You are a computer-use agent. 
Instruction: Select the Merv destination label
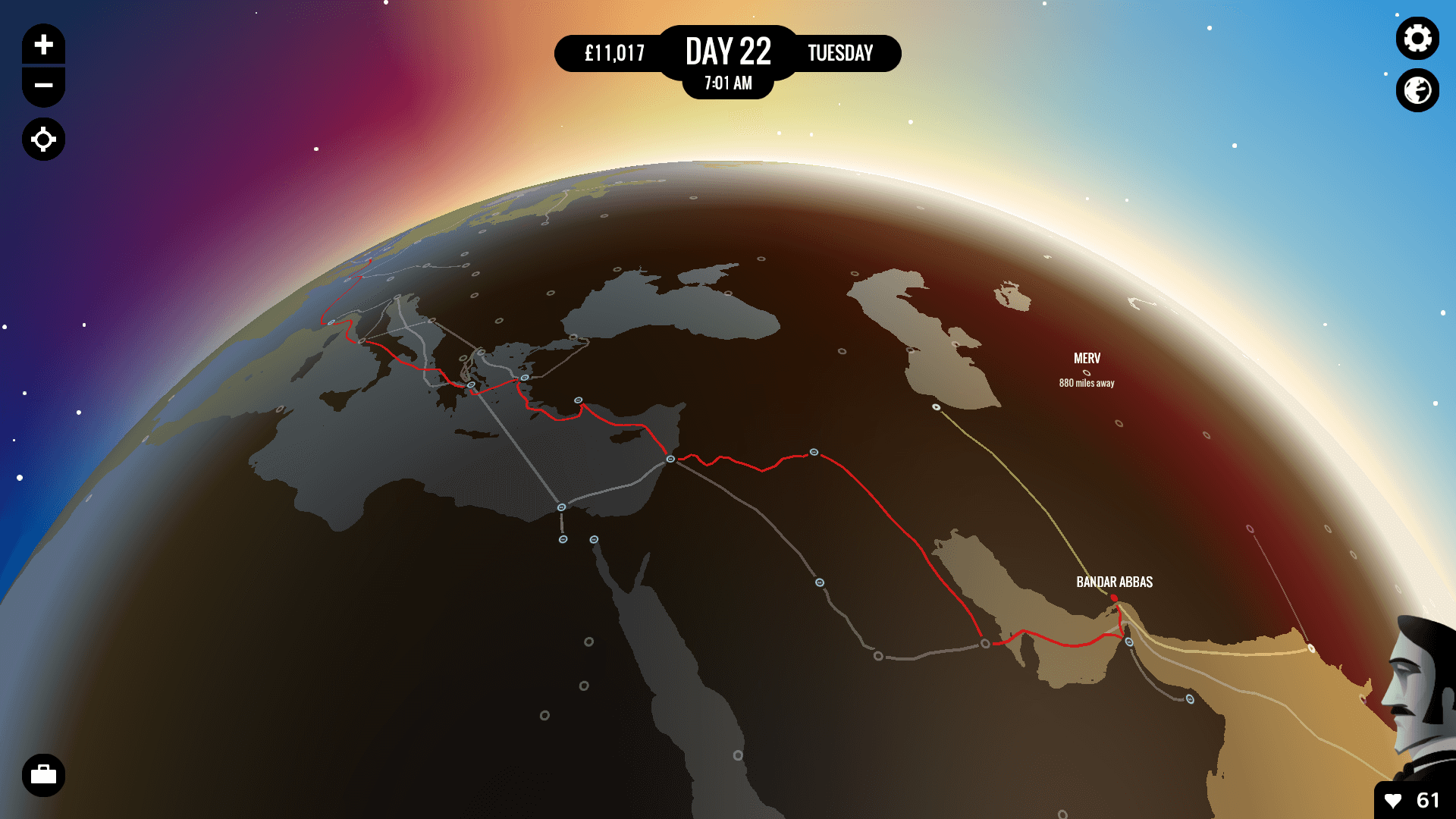(1087, 359)
